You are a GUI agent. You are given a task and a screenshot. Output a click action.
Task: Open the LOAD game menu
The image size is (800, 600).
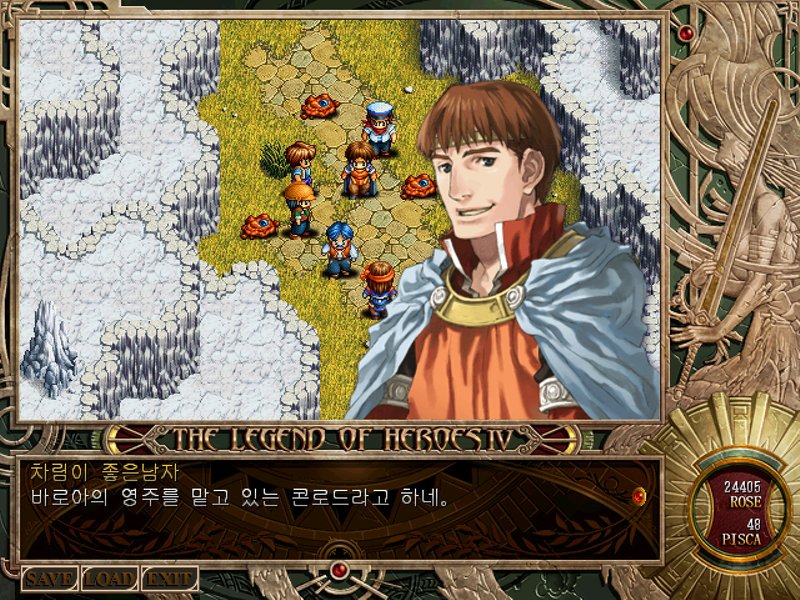[x=109, y=578]
